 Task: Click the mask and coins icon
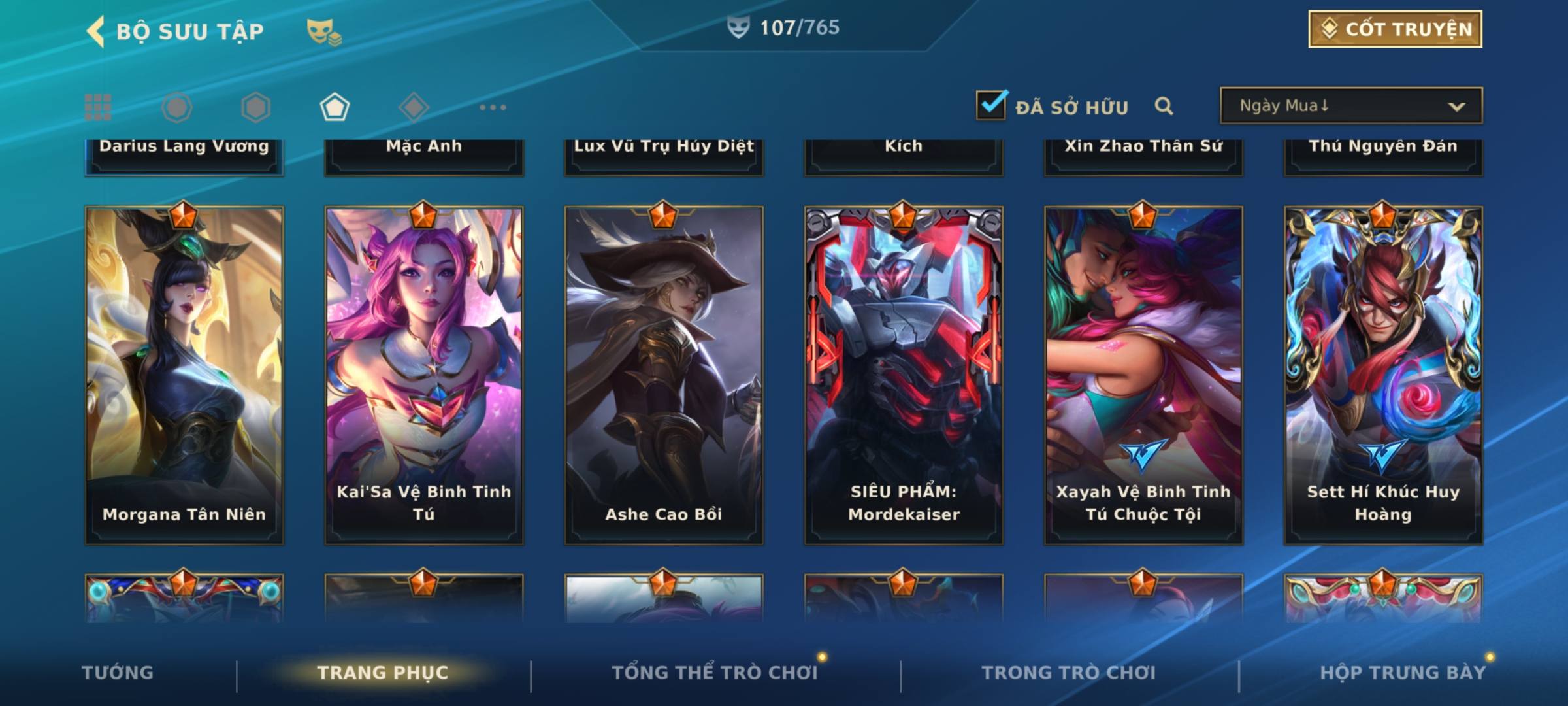click(x=323, y=31)
